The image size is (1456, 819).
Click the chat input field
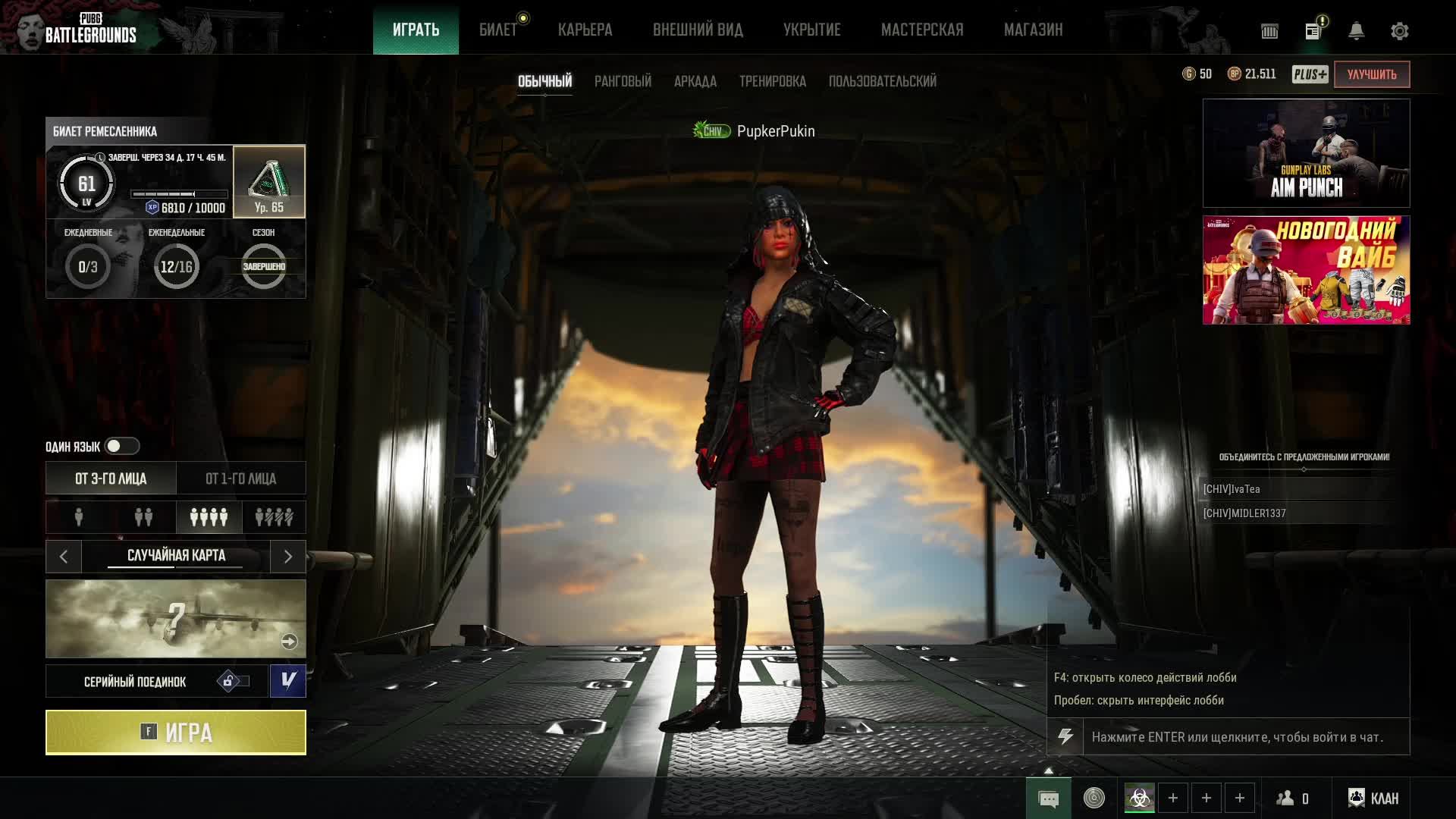1245,737
